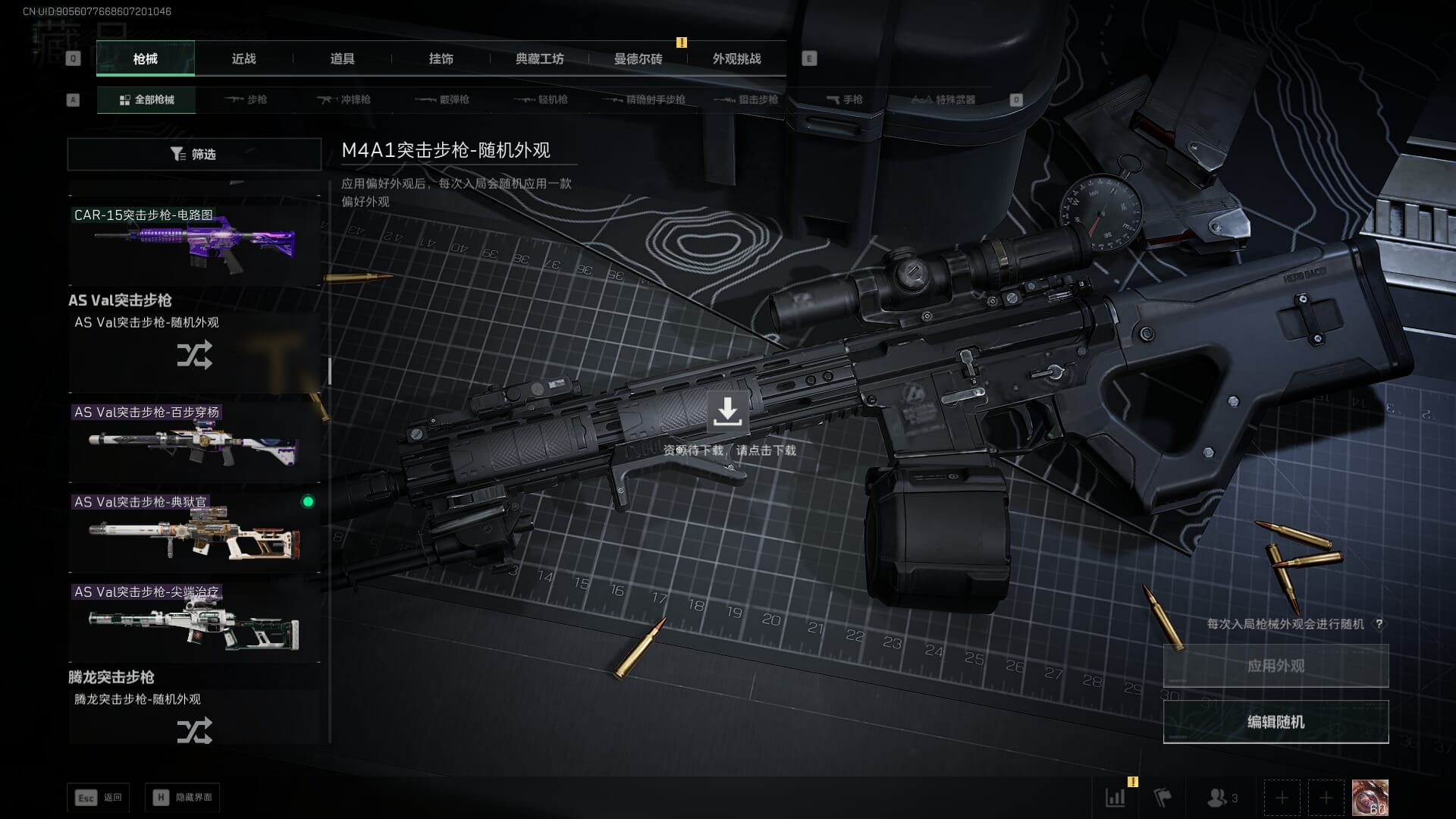The height and width of the screenshot is (819, 1456).
Task: Select the 道具 items tab
Action: (x=342, y=58)
